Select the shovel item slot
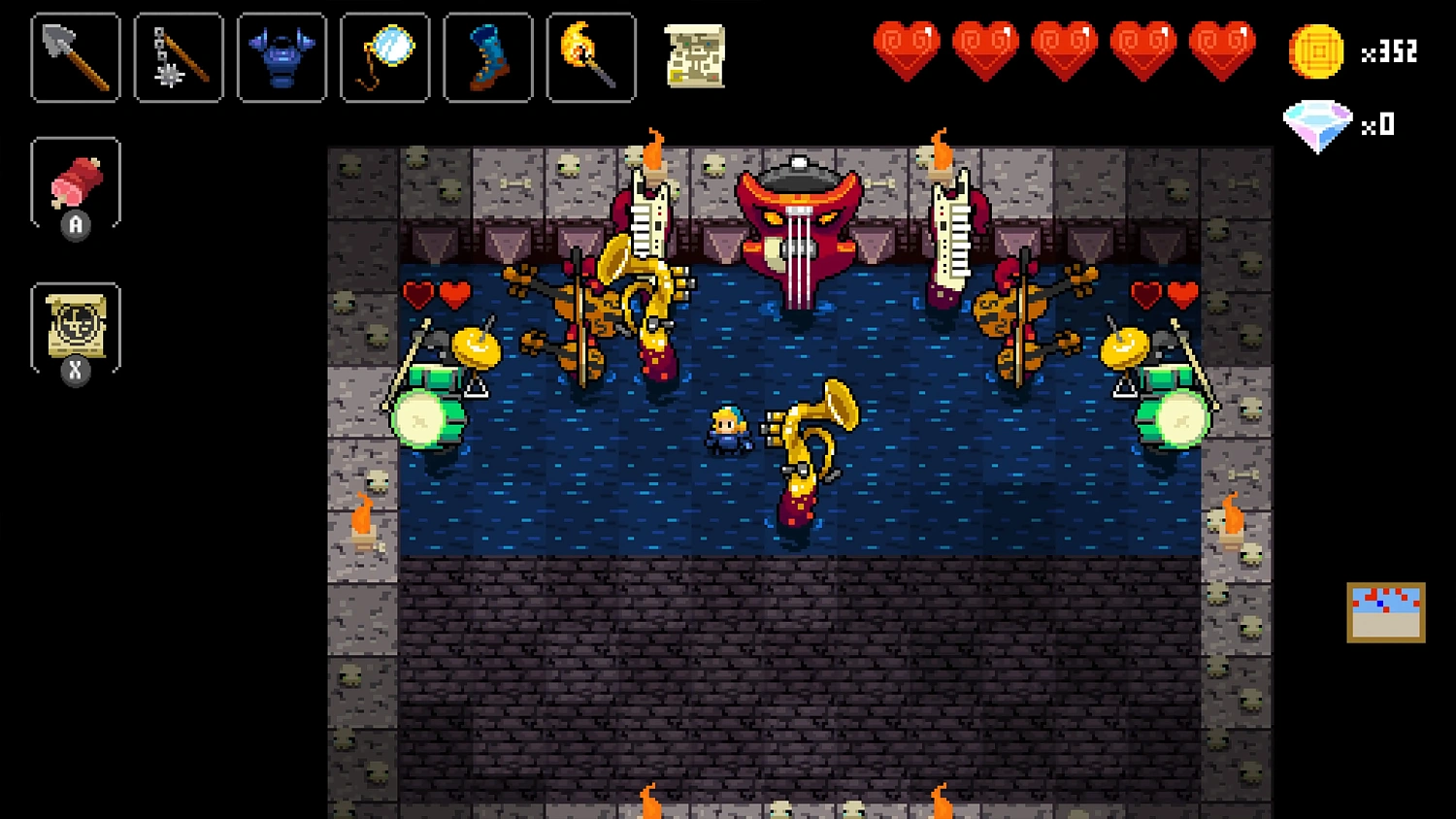The width and height of the screenshot is (1456, 819). [x=75, y=56]
